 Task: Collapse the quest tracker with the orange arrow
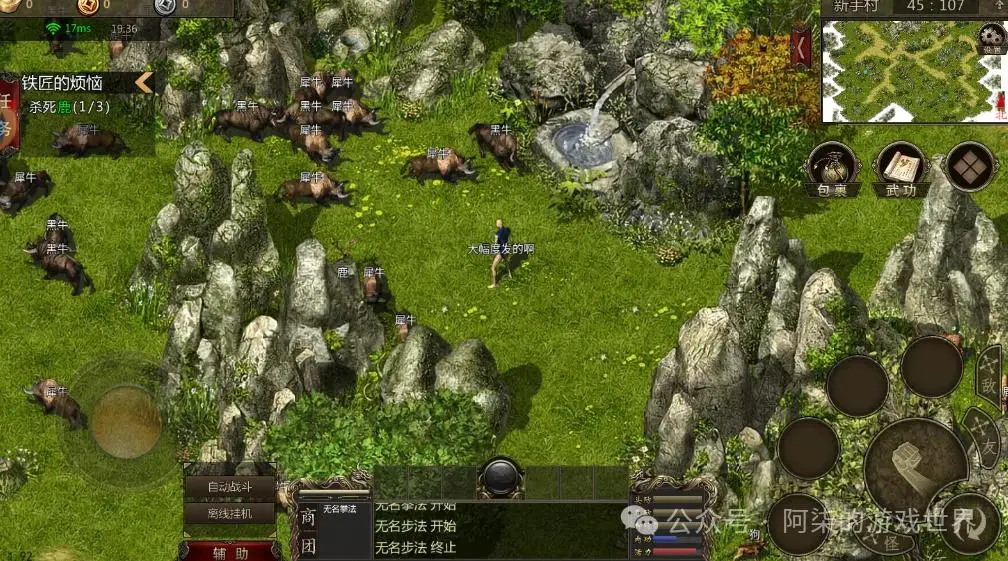point(144,83)
